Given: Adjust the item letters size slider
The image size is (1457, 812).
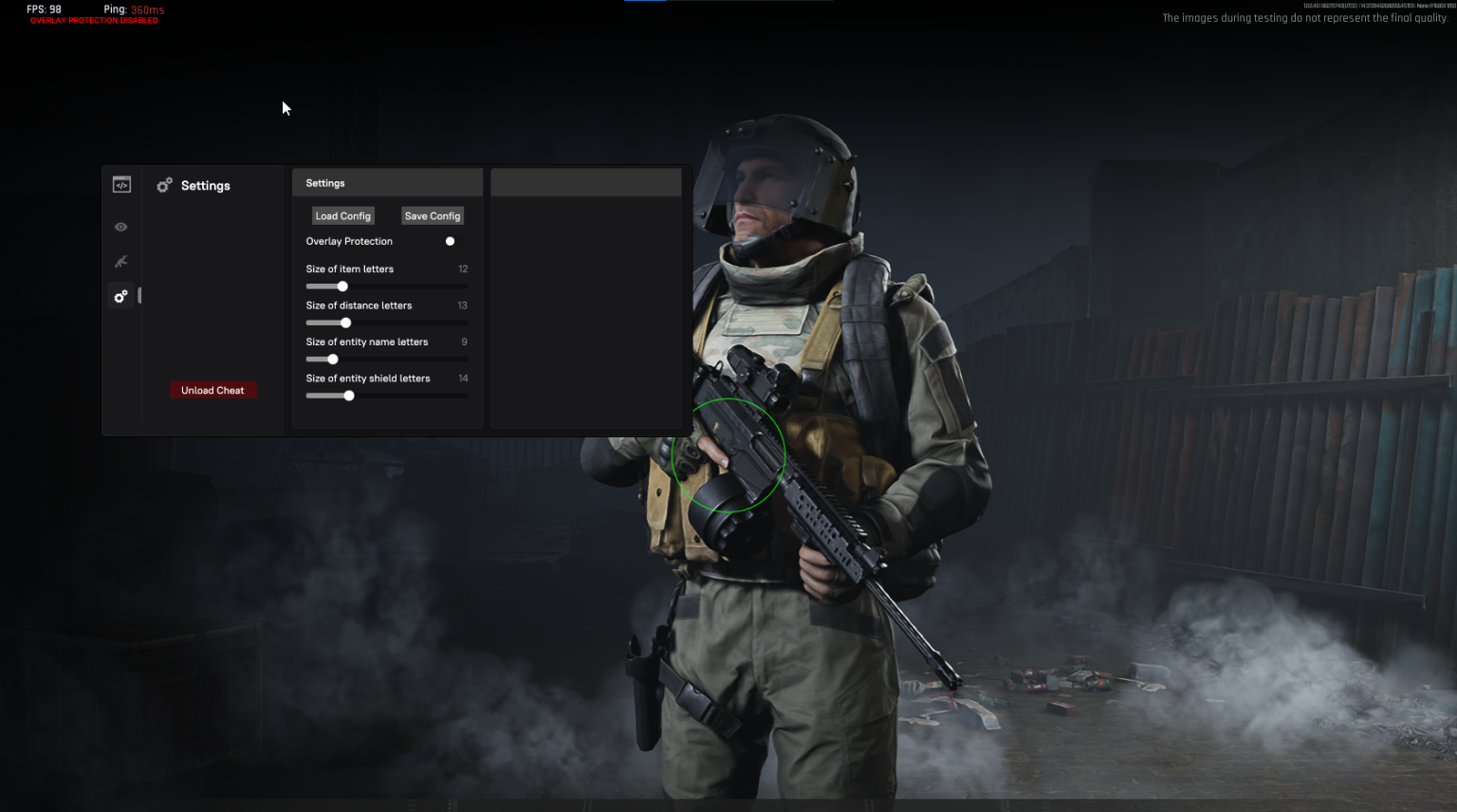Looking at the screenshot, I should pos(342,286).
